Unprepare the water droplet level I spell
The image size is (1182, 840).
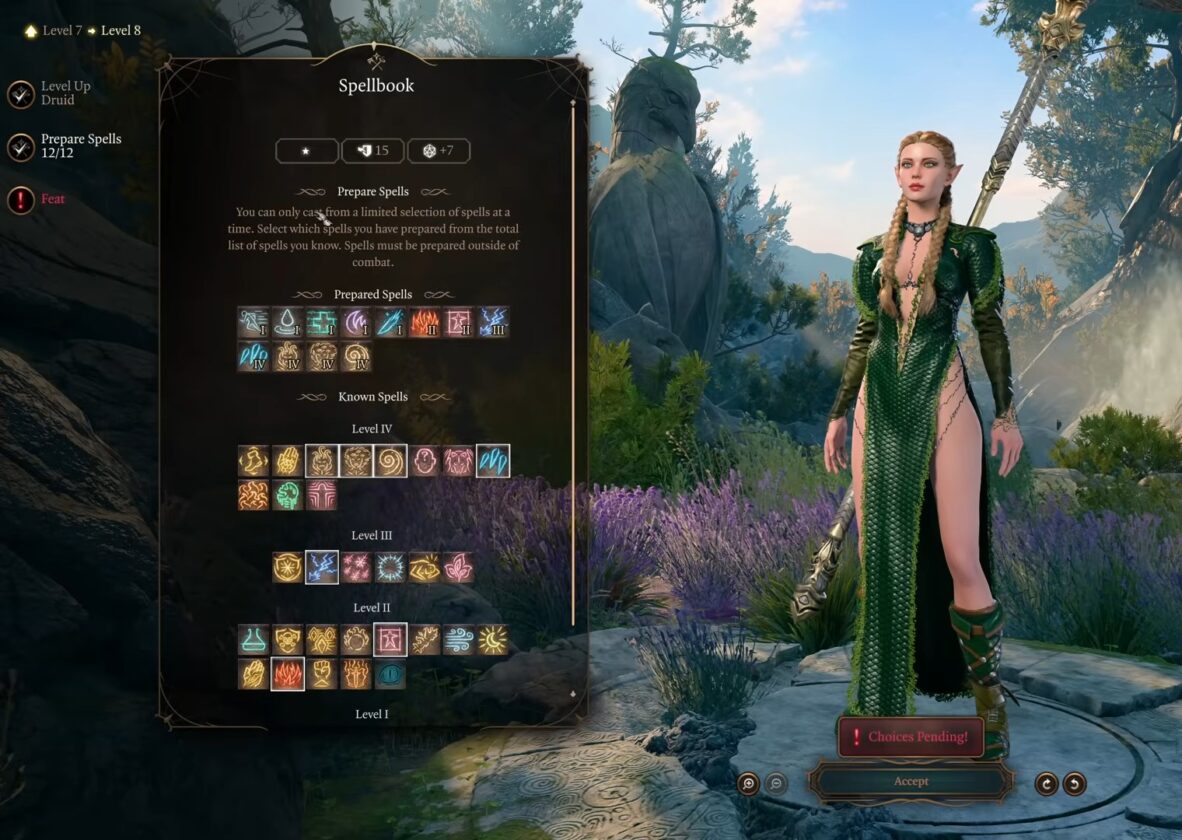288,322
